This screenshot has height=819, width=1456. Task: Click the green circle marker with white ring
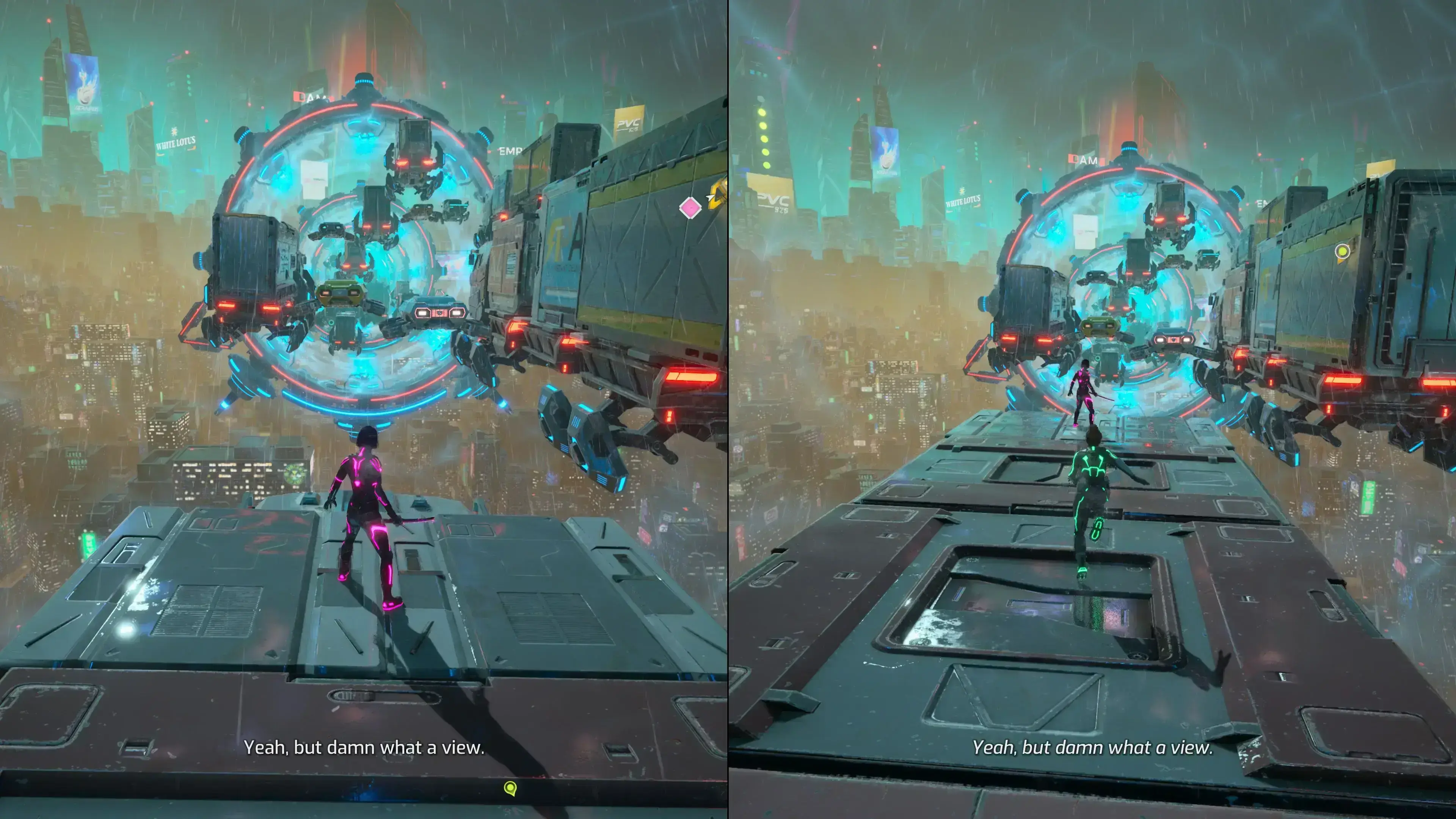point(1342,251)
